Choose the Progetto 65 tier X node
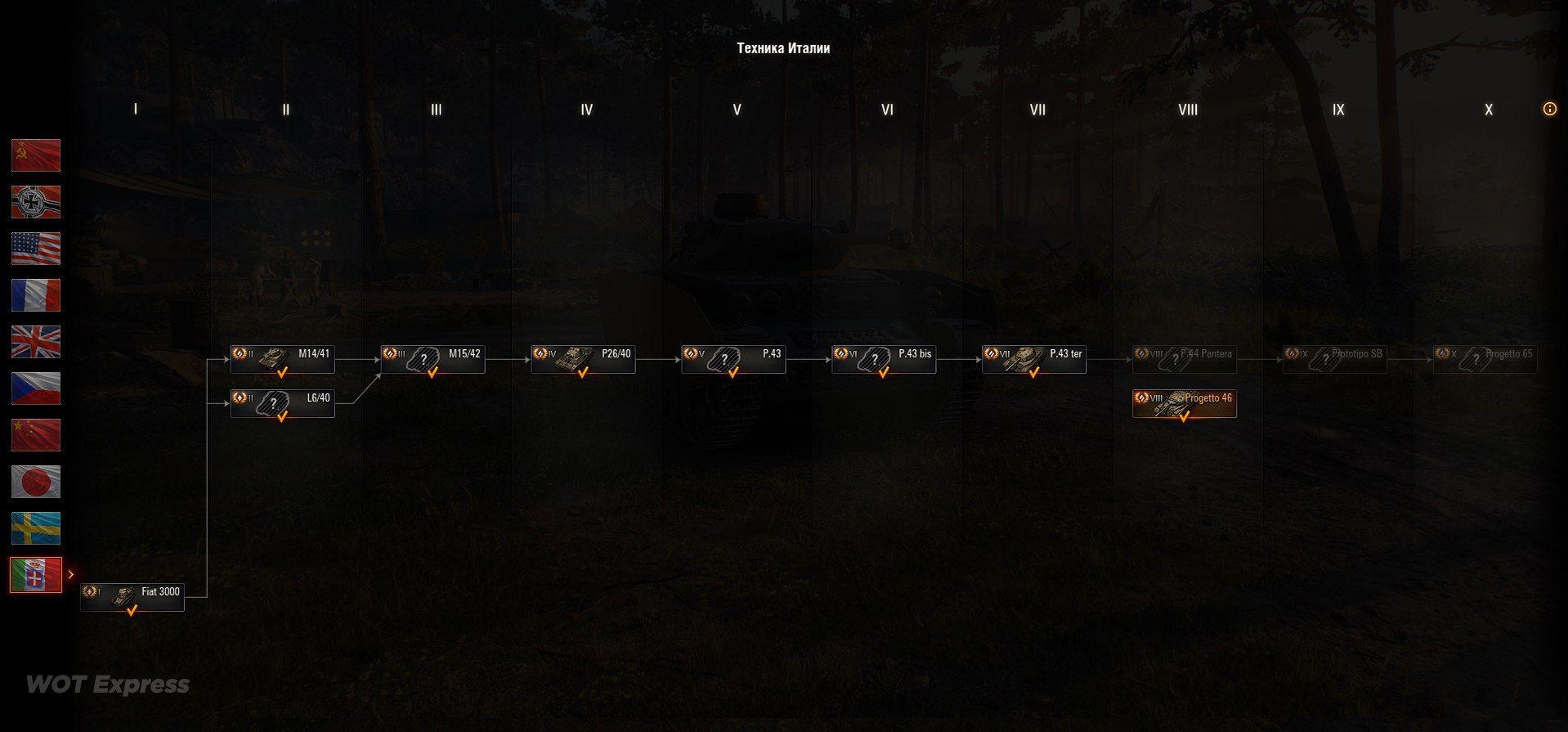 coord(1485,359)
